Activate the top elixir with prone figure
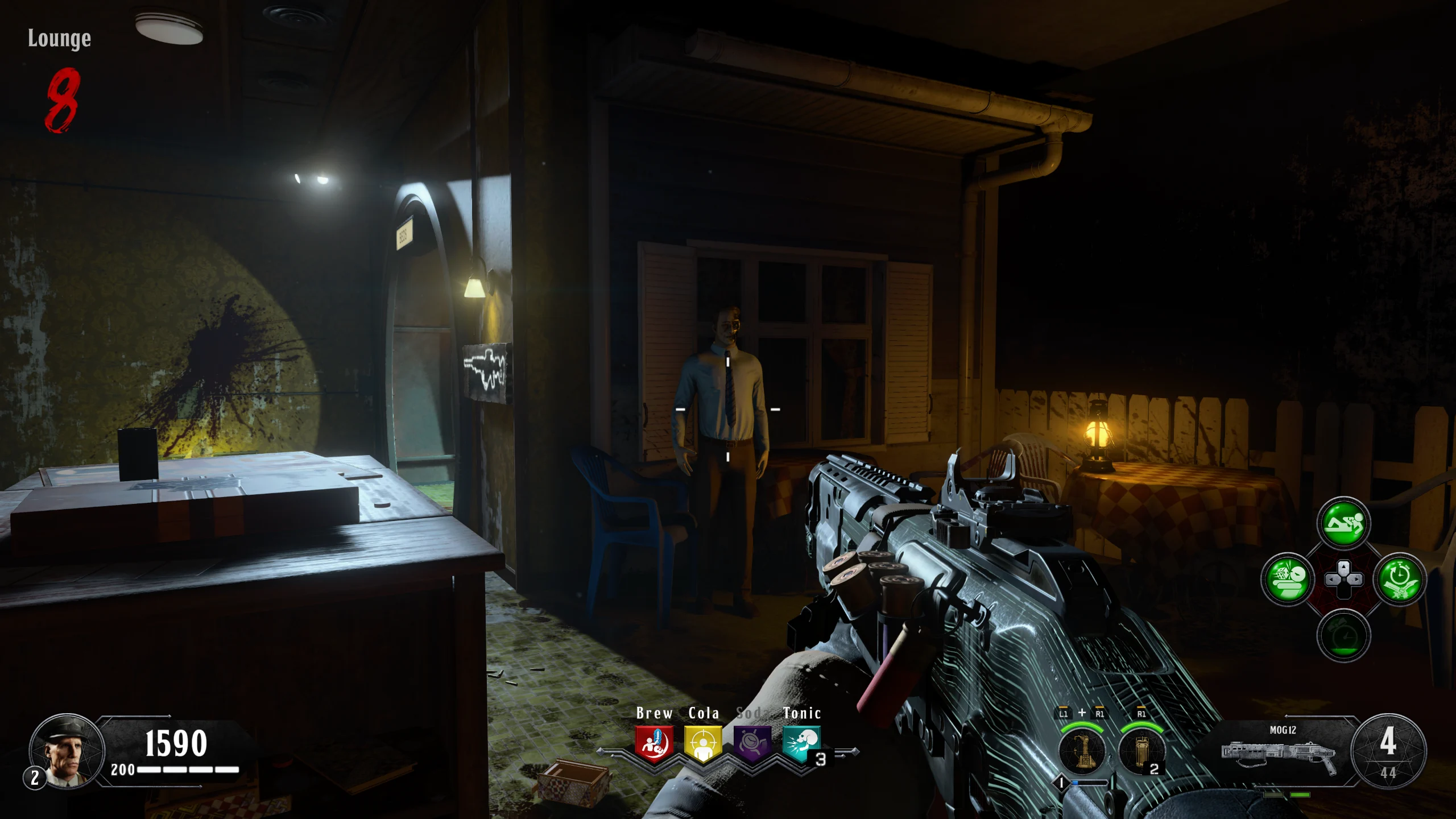 1343,523
